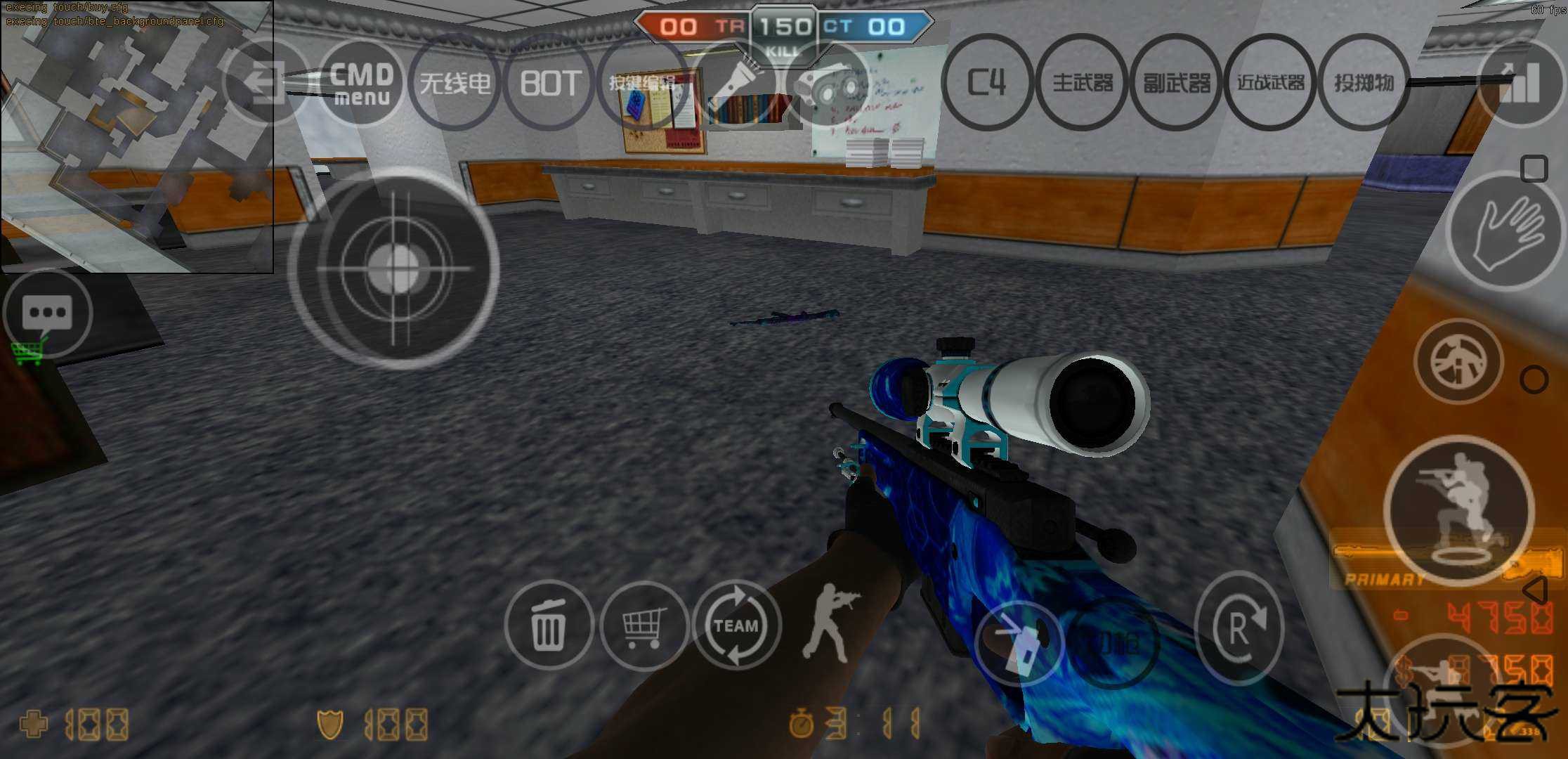Image resolution: width=1568 pixels, height=759 pixels.
Task: Open the chat speech bubble
Action: click(x=47, y=313)
